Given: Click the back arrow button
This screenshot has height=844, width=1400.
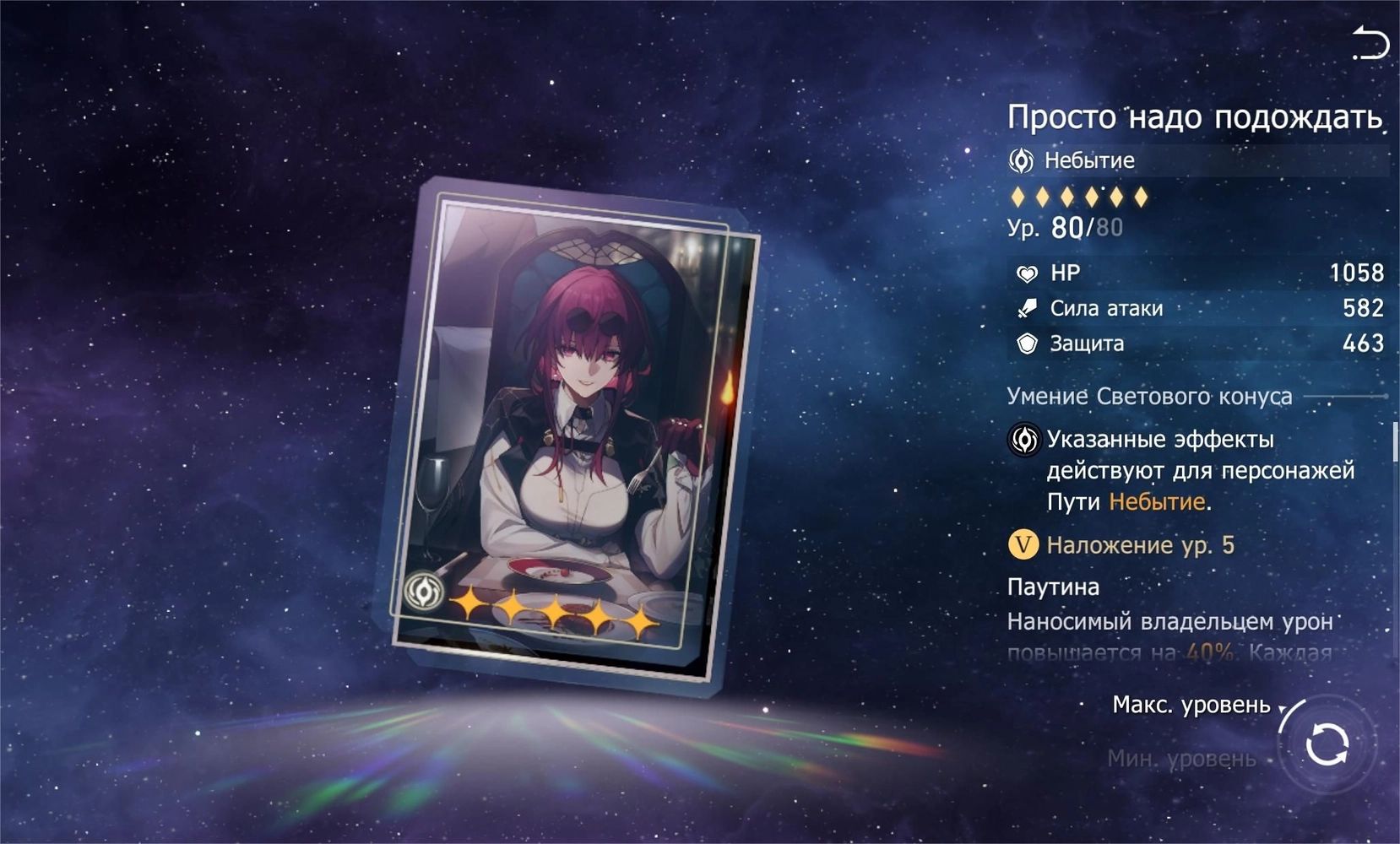Looking at the screenshot, I should [1370, 43].
